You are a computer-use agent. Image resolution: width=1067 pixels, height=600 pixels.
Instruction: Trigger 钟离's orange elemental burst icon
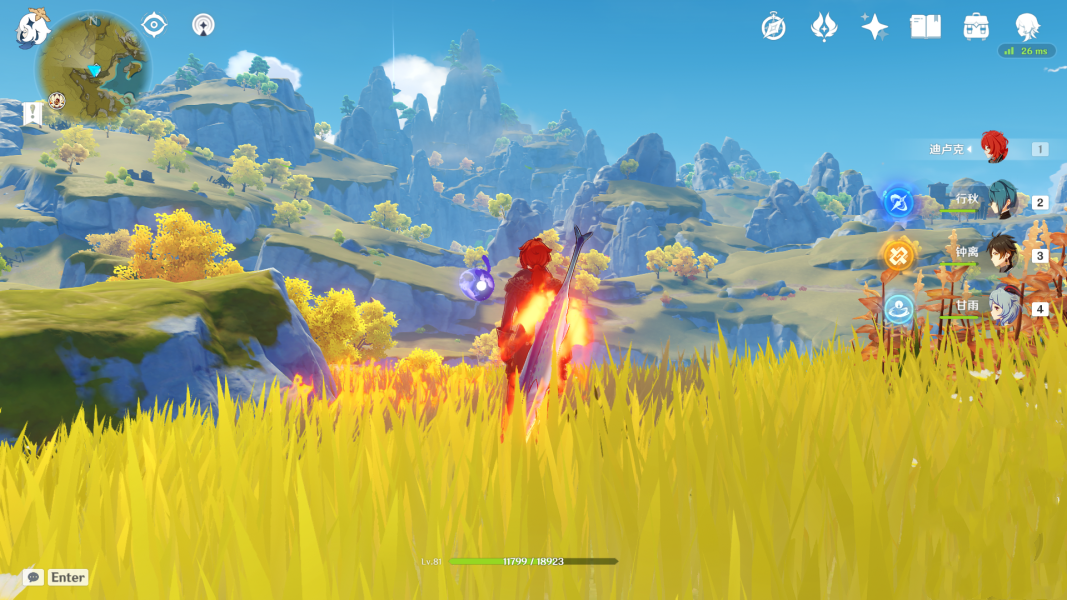(x=898, y=255)
